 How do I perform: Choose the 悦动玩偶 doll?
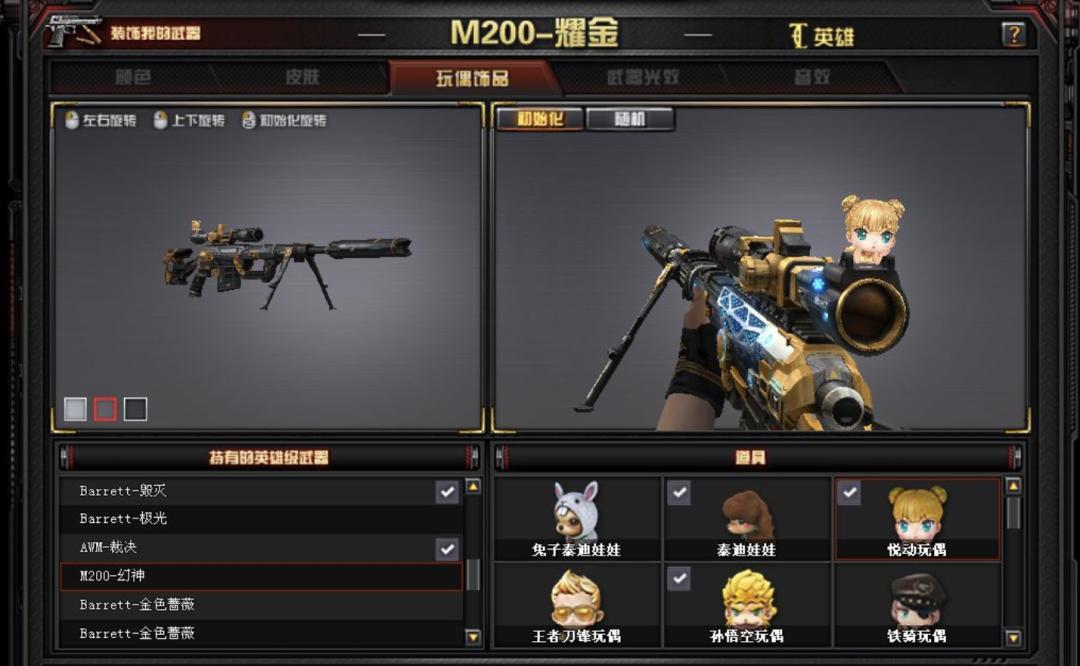point(916,517)
